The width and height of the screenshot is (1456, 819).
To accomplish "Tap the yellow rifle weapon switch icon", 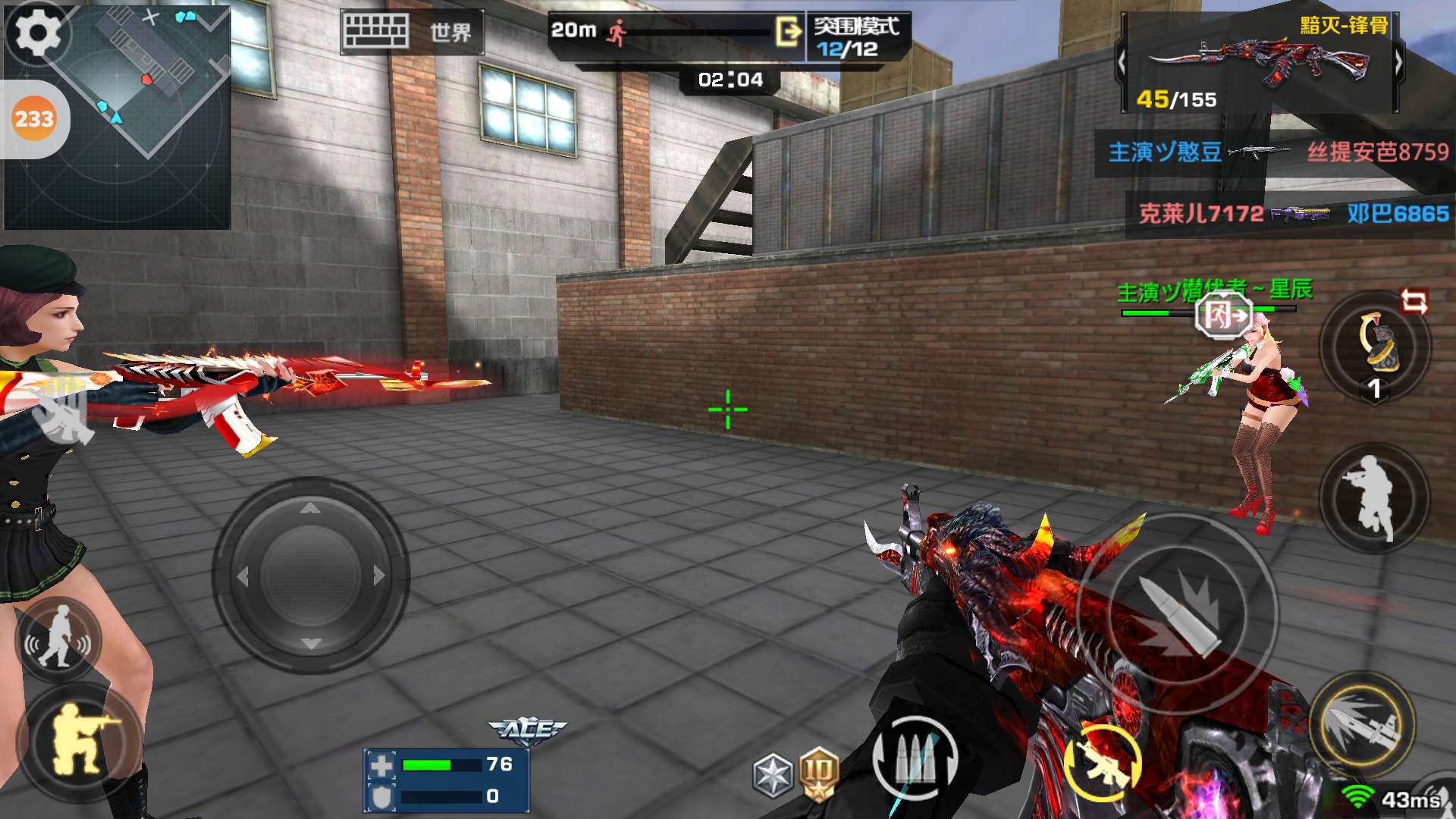I will coord(1102,762).
